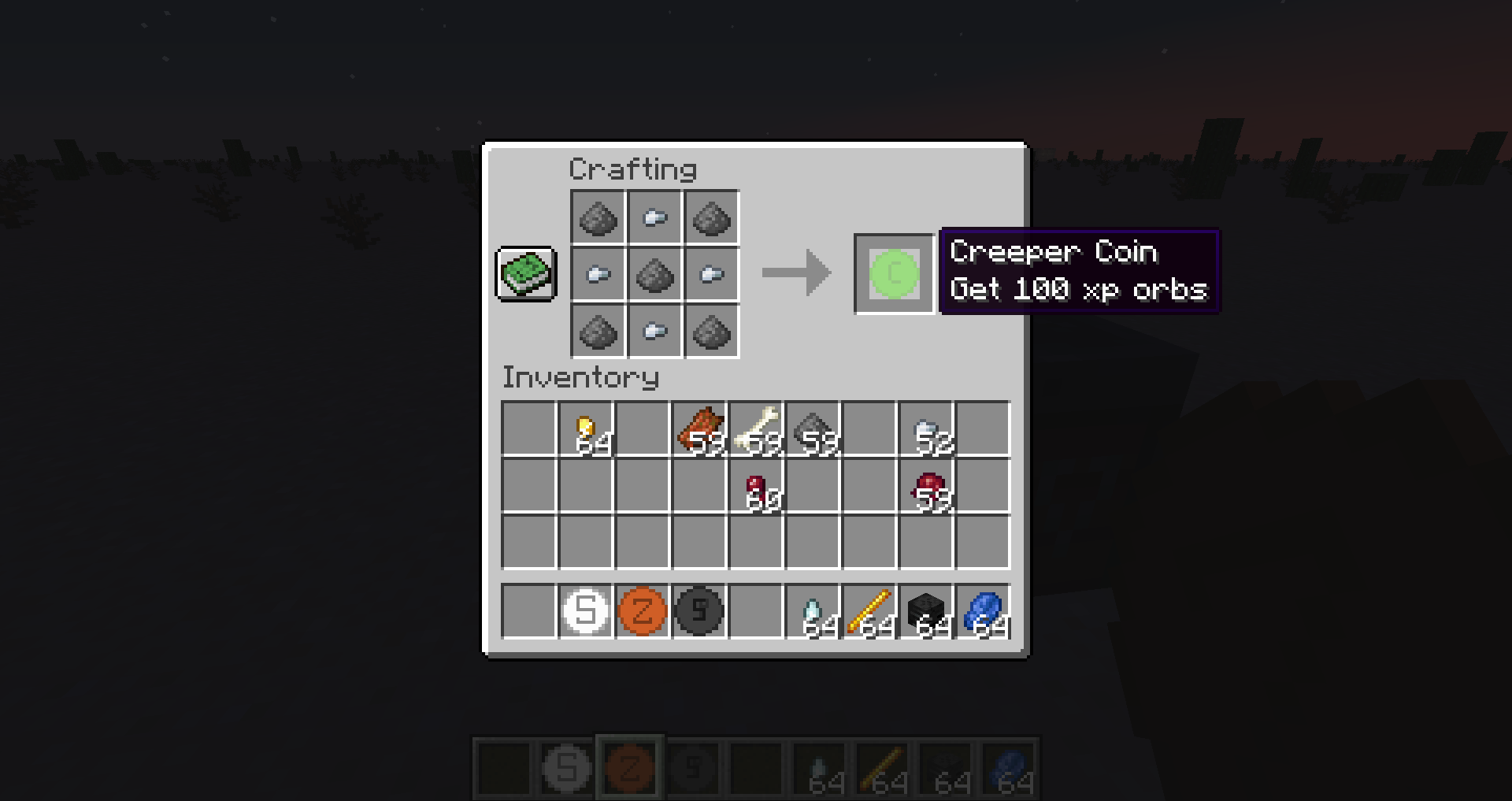
Task: Take the stack of 64 gold nuggets
Action: [x=585, y=429]
